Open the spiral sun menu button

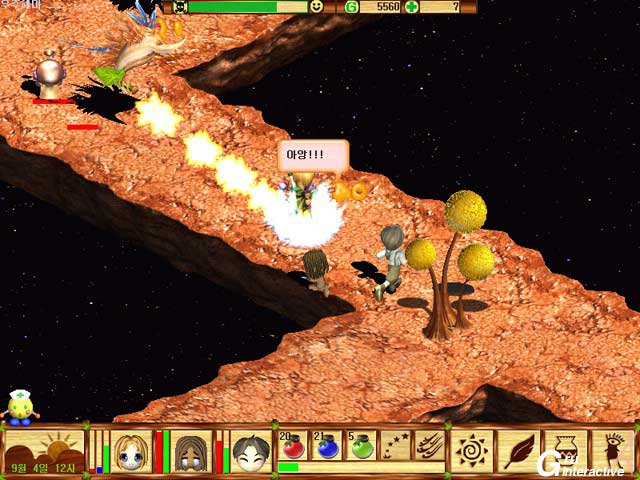tap(470, 450)
